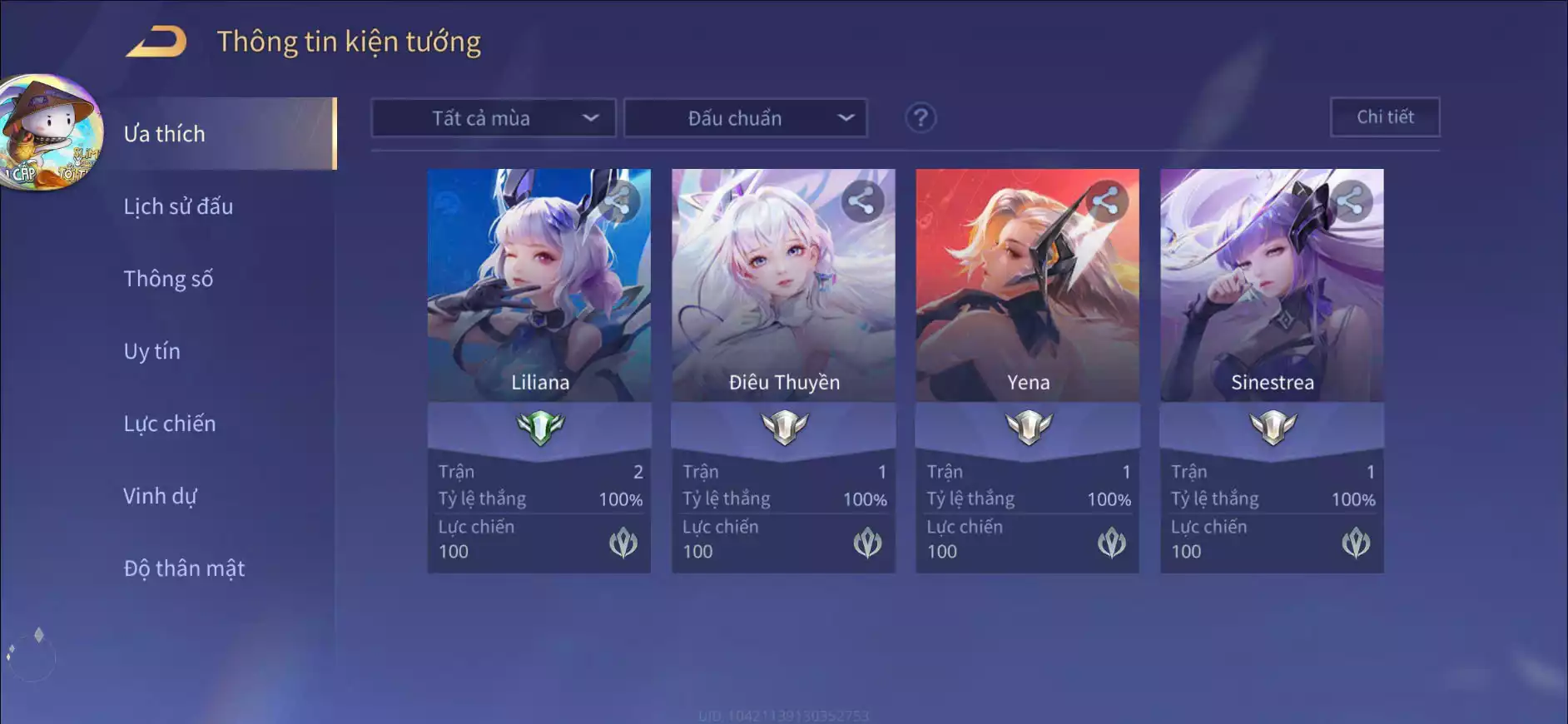Click the question mark help icon
1568x724 pixels.
tap(920, 118)
